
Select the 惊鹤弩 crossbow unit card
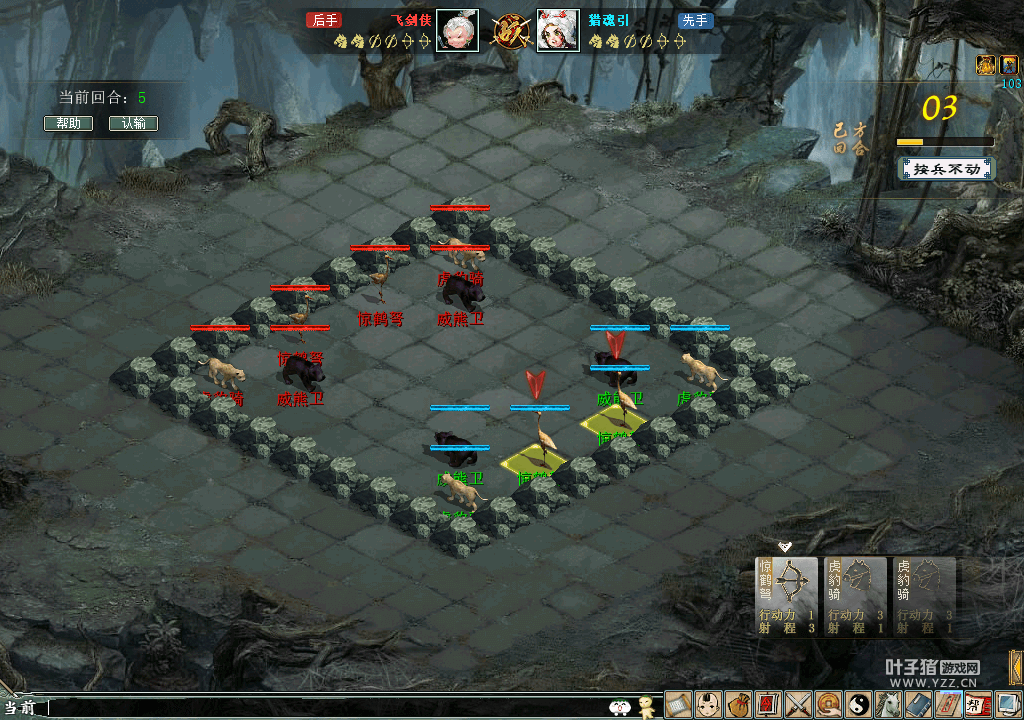785,596
